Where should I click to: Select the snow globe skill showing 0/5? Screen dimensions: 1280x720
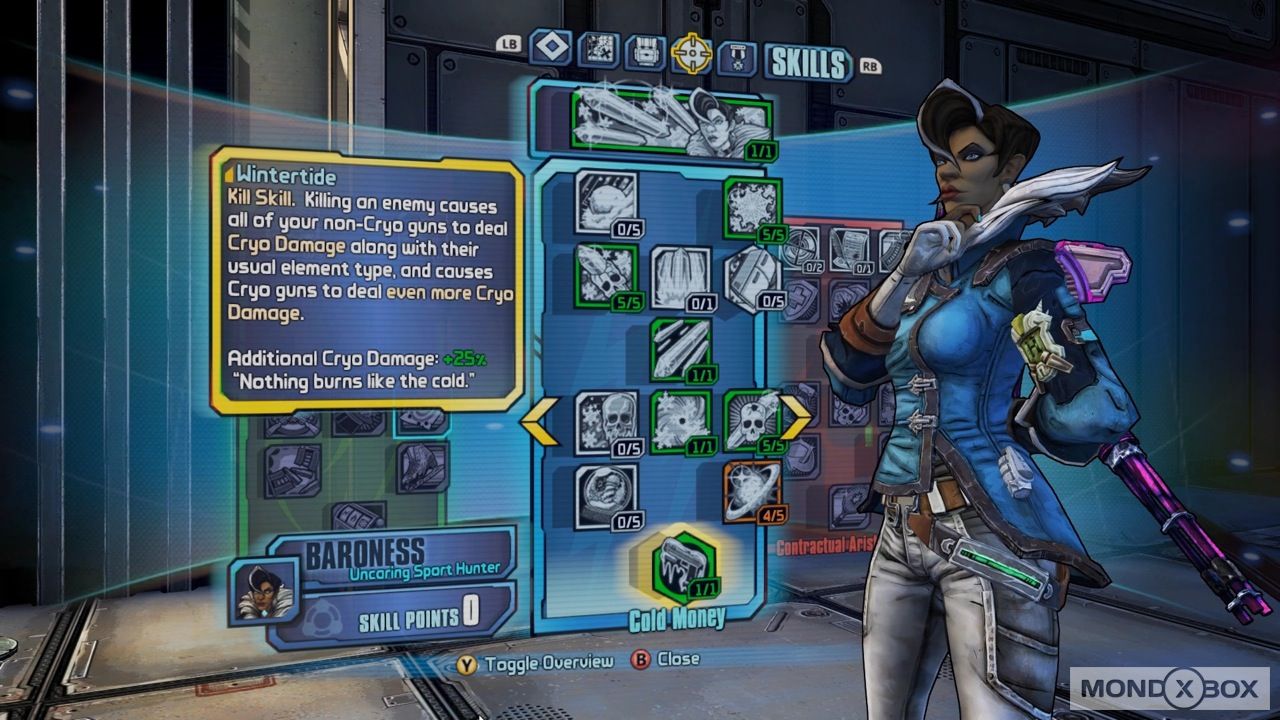coord(606,496)
